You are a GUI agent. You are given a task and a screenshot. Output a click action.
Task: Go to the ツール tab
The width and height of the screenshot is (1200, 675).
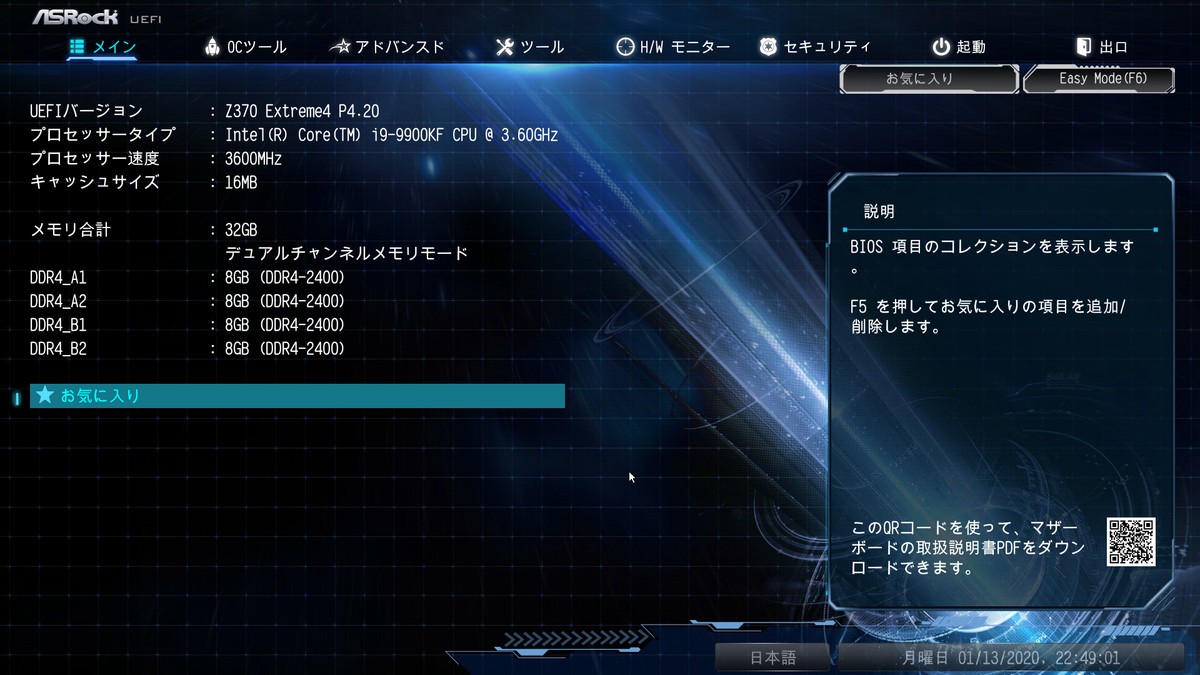[530, 47]
